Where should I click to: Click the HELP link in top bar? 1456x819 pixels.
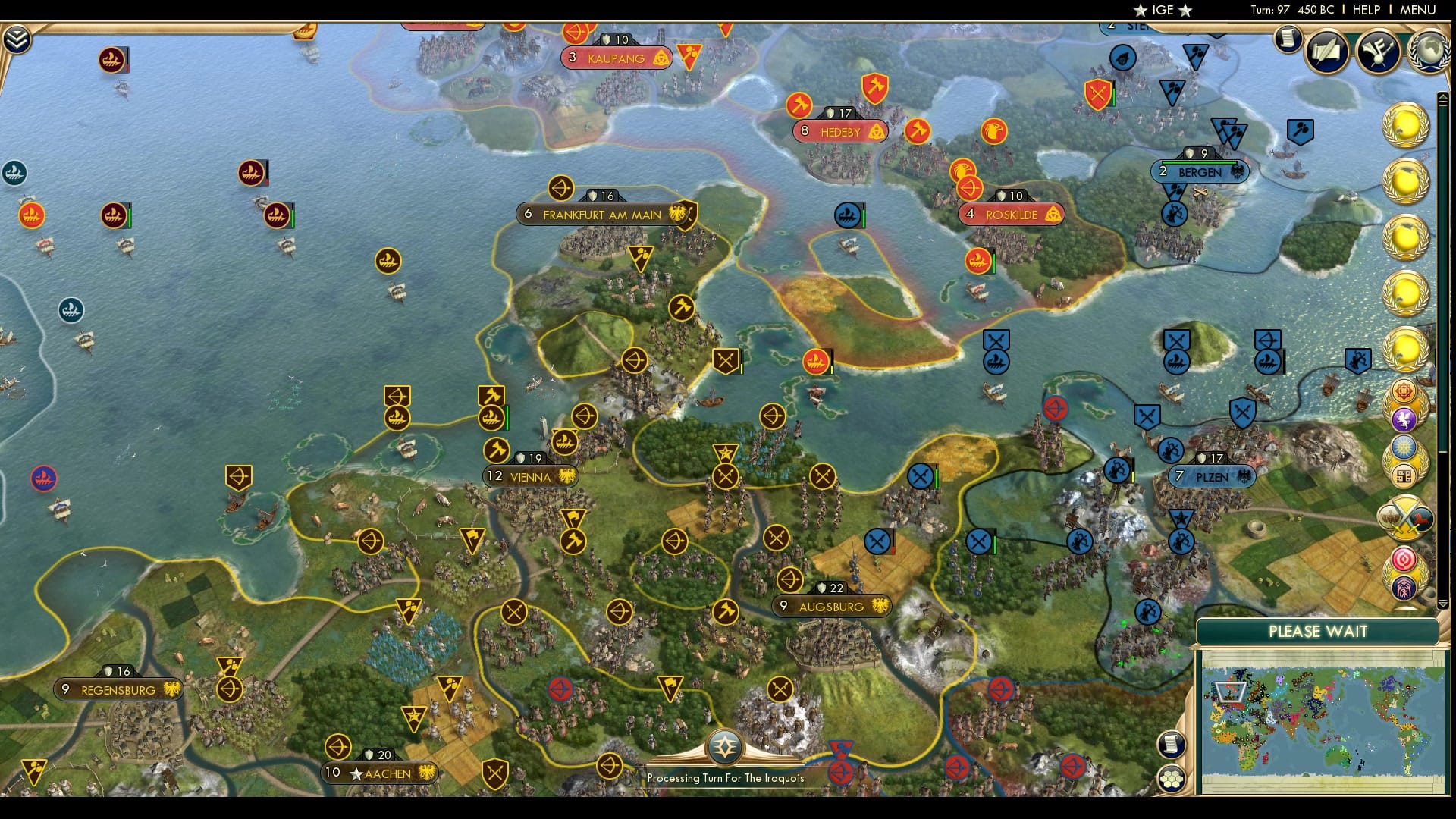point(1365,11)
